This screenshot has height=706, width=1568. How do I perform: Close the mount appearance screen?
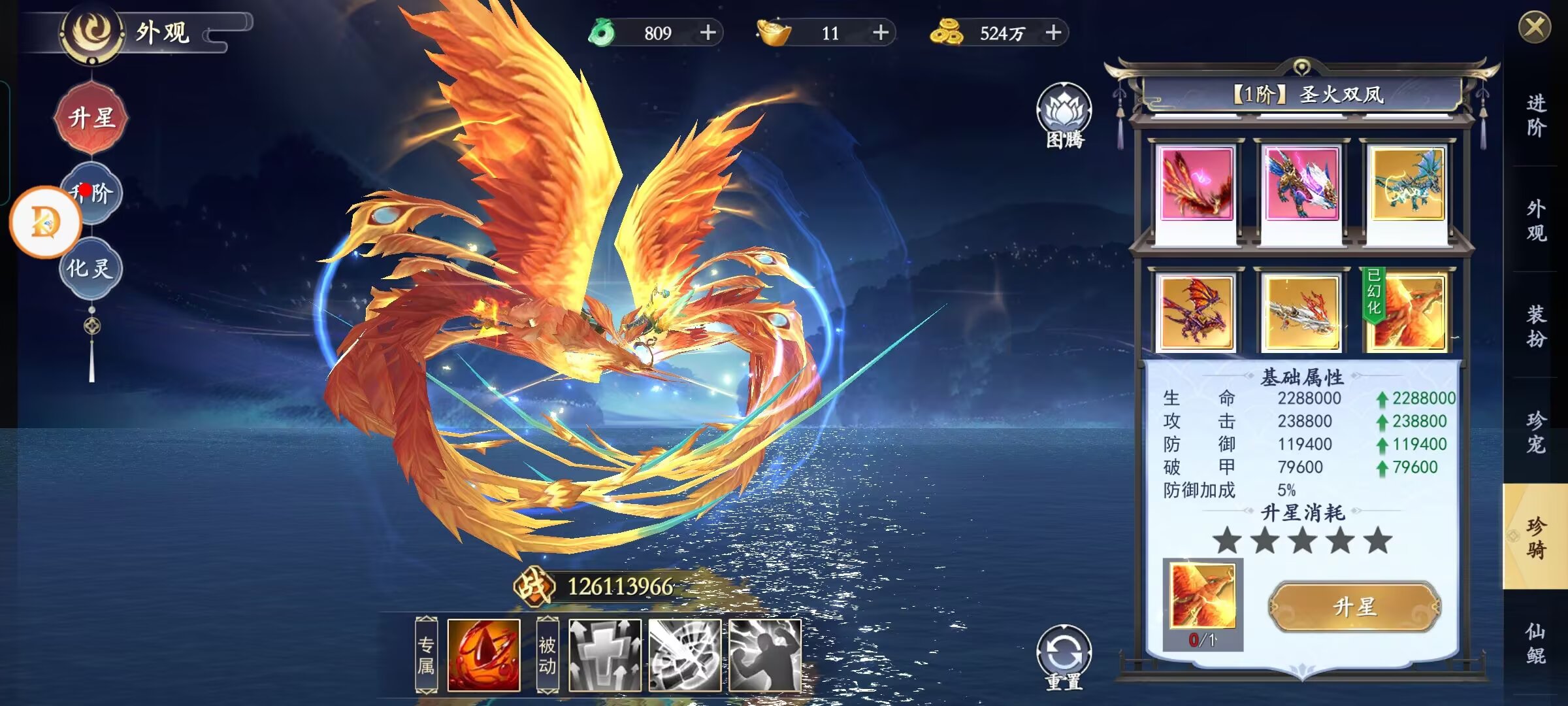(1534, 28)
